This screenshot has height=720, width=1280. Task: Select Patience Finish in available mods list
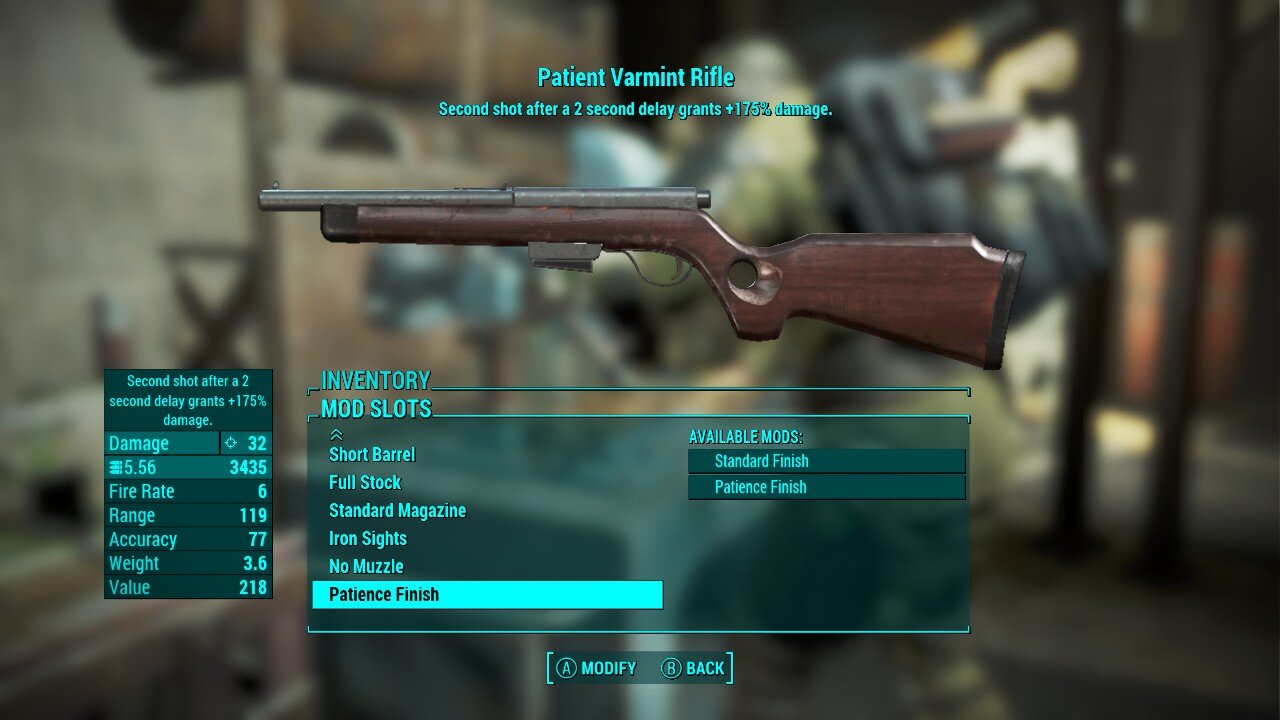click(826, 487)
